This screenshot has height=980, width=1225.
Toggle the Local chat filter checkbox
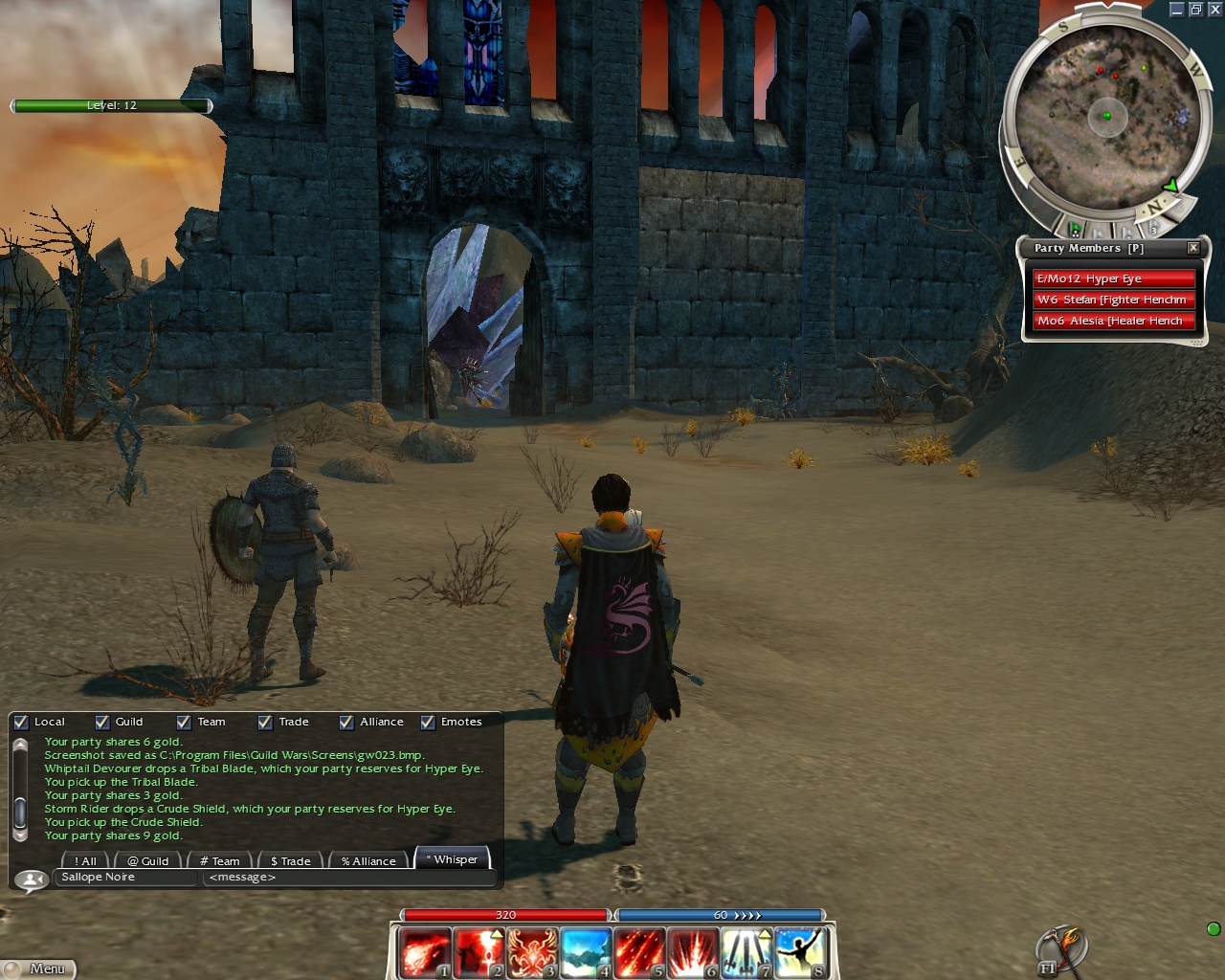[x=21, y=723]
